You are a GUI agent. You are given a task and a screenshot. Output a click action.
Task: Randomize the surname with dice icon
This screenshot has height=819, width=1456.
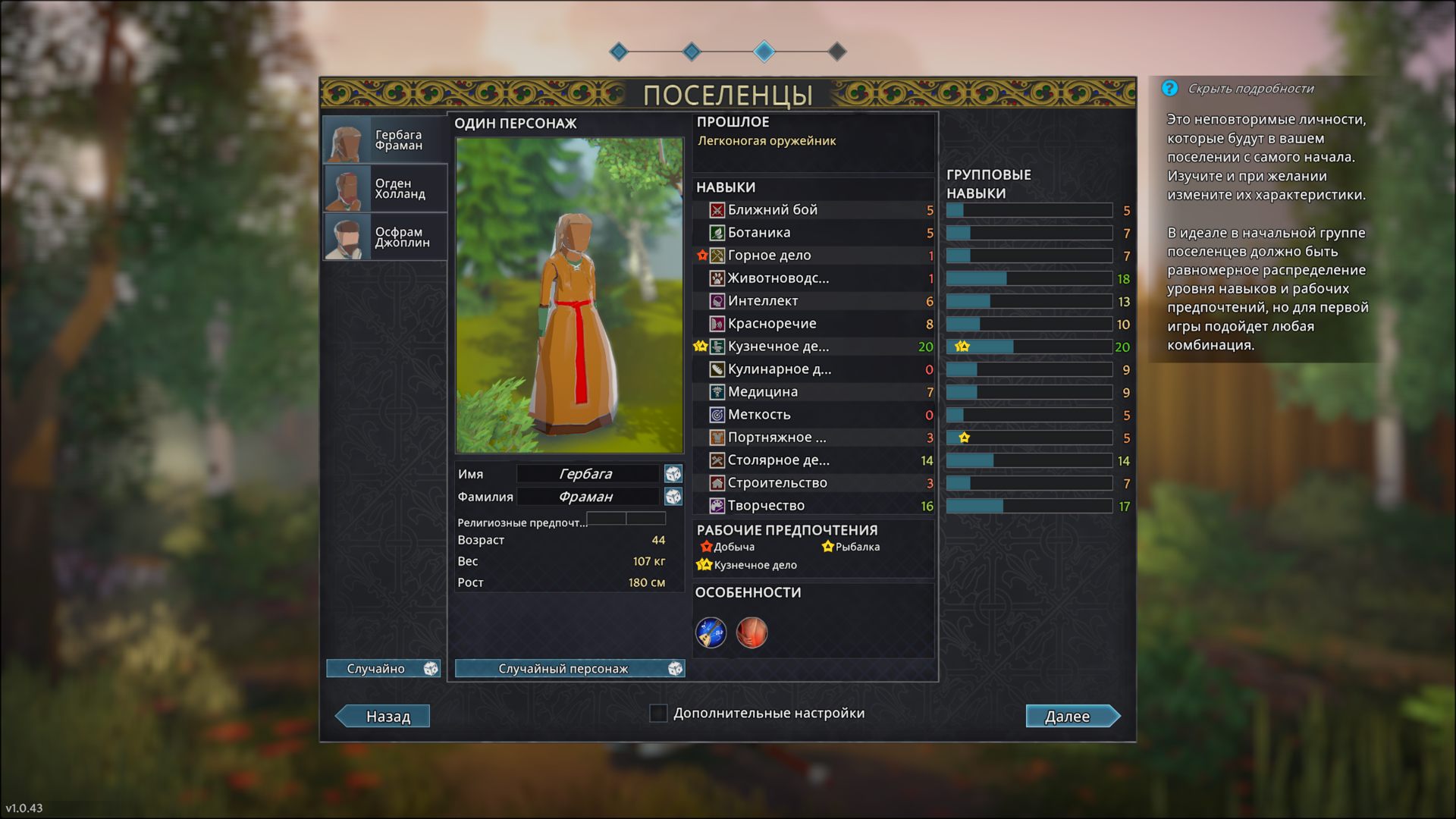(673, 497)
